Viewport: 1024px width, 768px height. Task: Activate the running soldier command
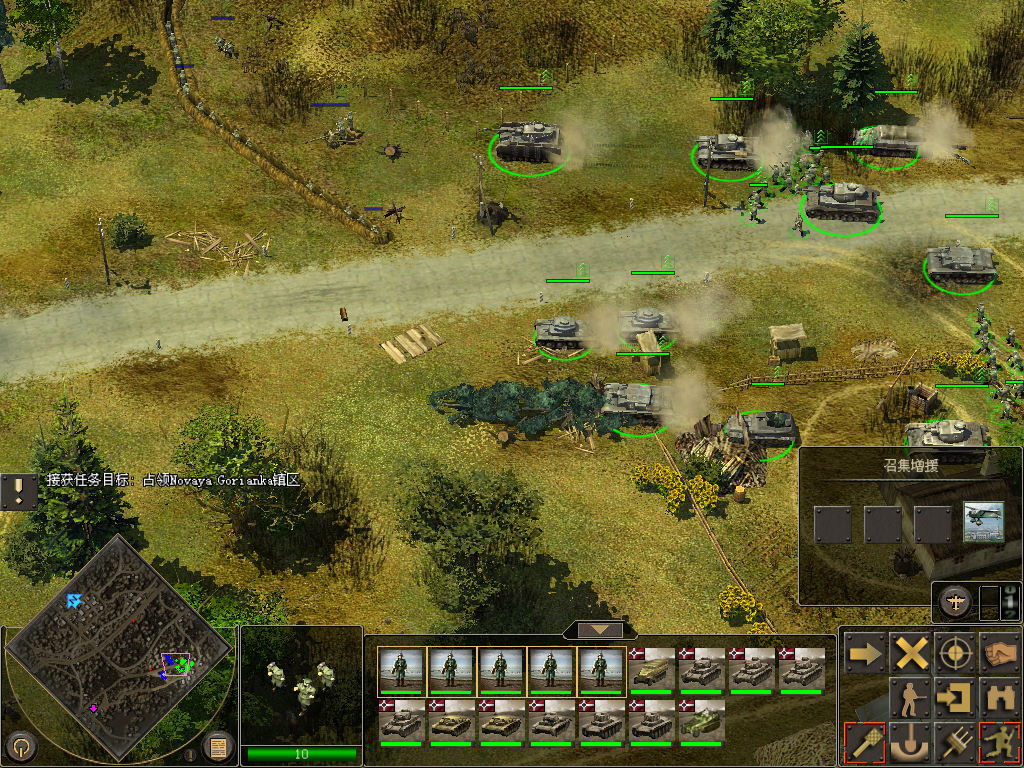999,741
